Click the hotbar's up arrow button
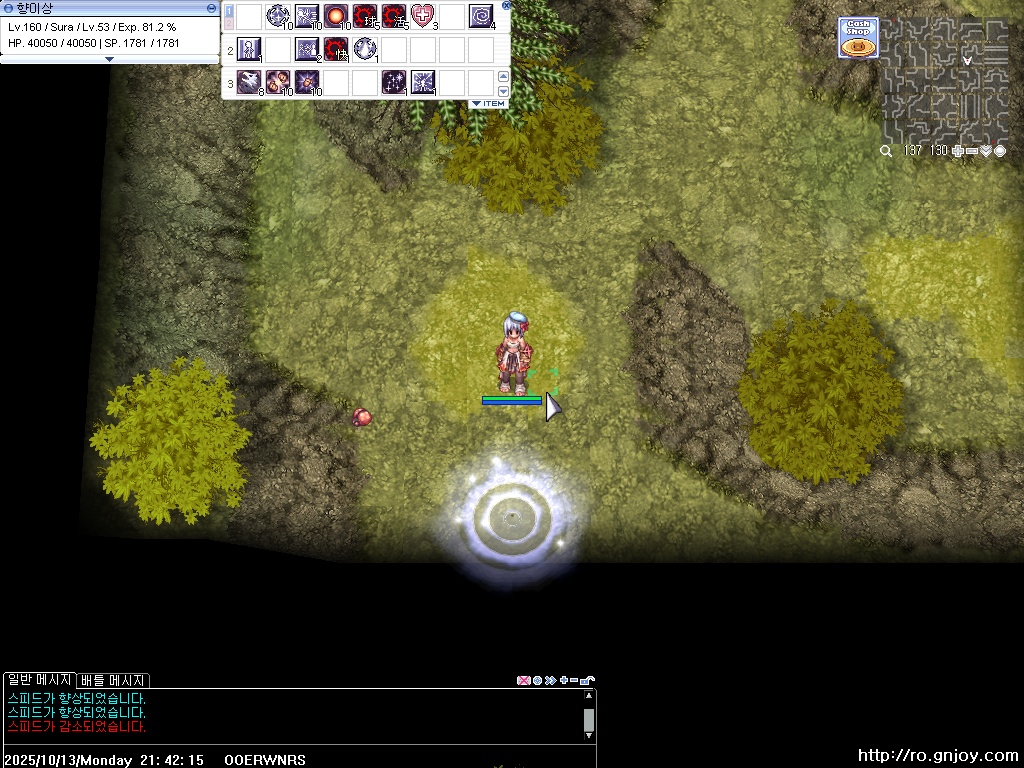The image size is (1024, 768). [503, 76]
